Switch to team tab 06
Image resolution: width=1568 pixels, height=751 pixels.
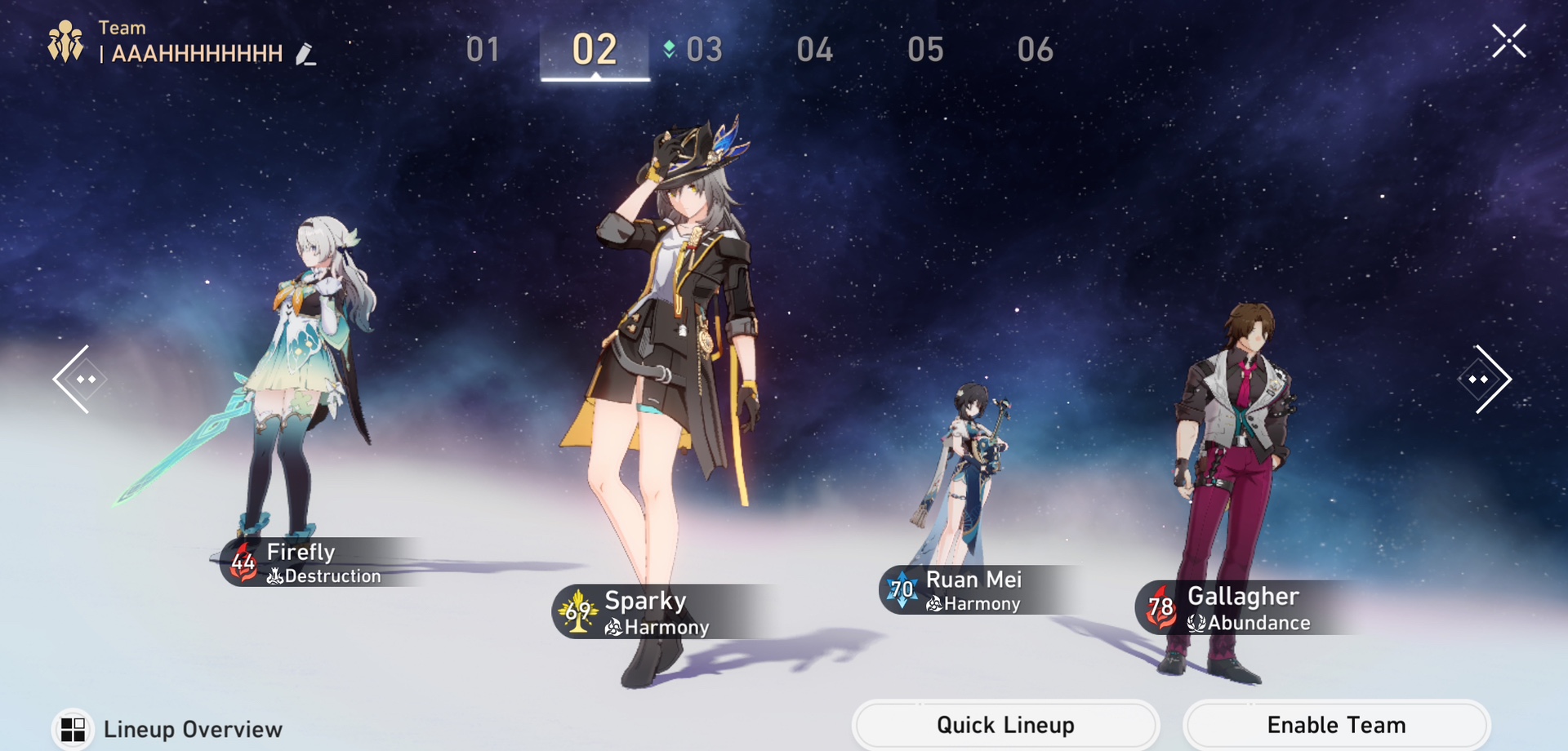[1035, 50]
